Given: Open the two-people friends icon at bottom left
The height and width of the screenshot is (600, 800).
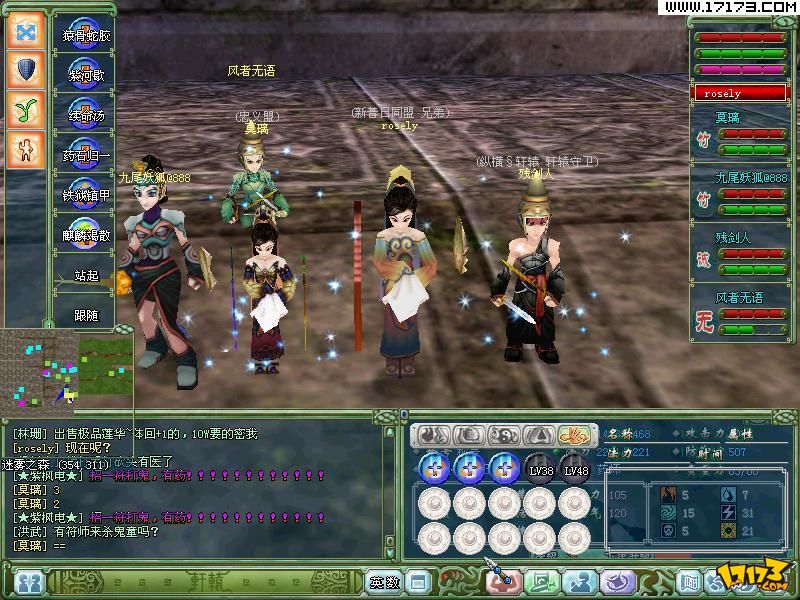Looking at the screenshot, I should [x=30, y=581].
